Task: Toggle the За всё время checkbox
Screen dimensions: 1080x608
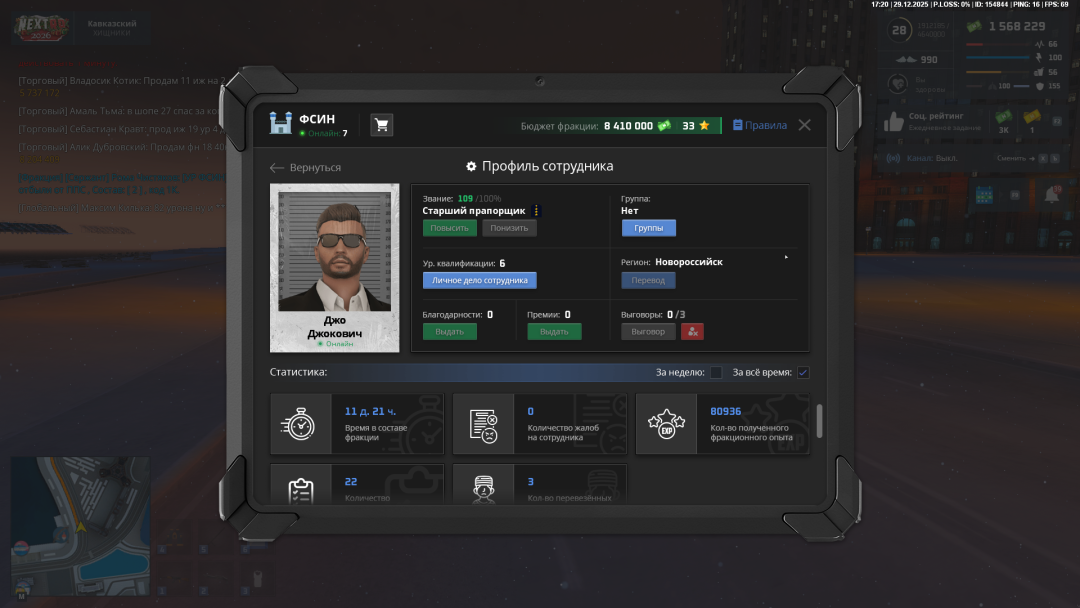Action: [x=803, y=373]
